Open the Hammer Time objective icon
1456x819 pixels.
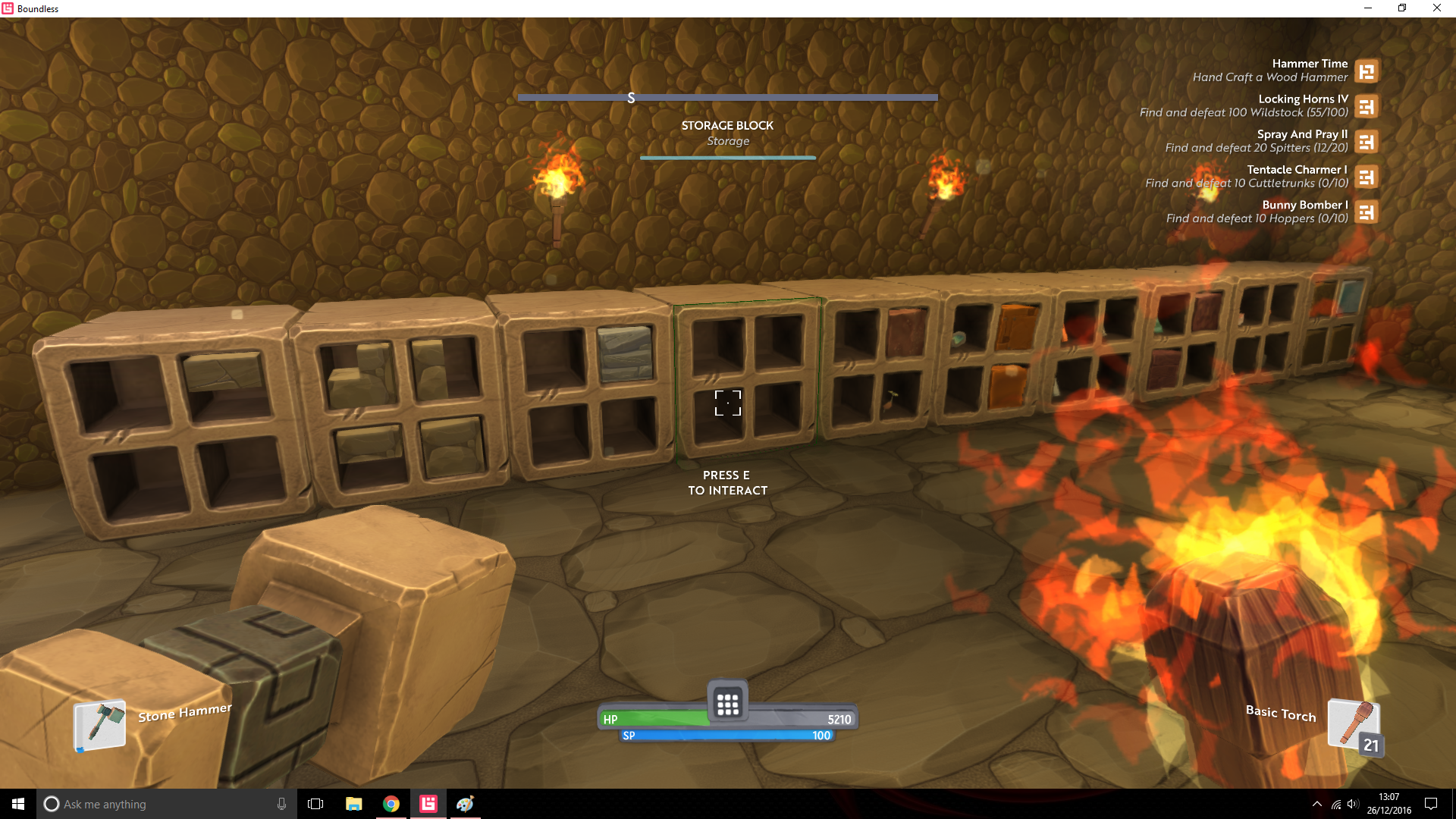point(1367,71)
